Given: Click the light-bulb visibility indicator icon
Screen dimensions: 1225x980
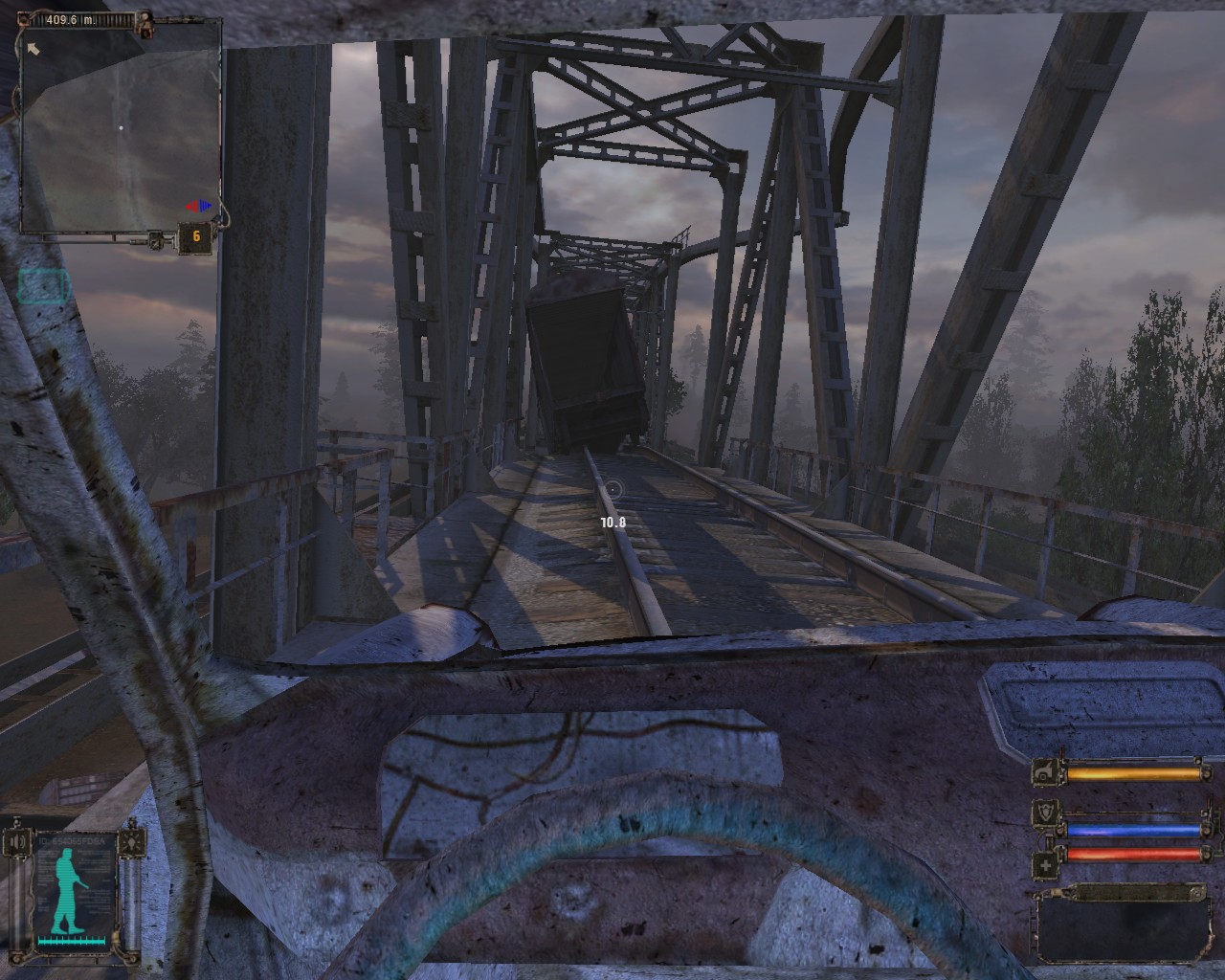Looking at the screenshot, I should 132,843.
